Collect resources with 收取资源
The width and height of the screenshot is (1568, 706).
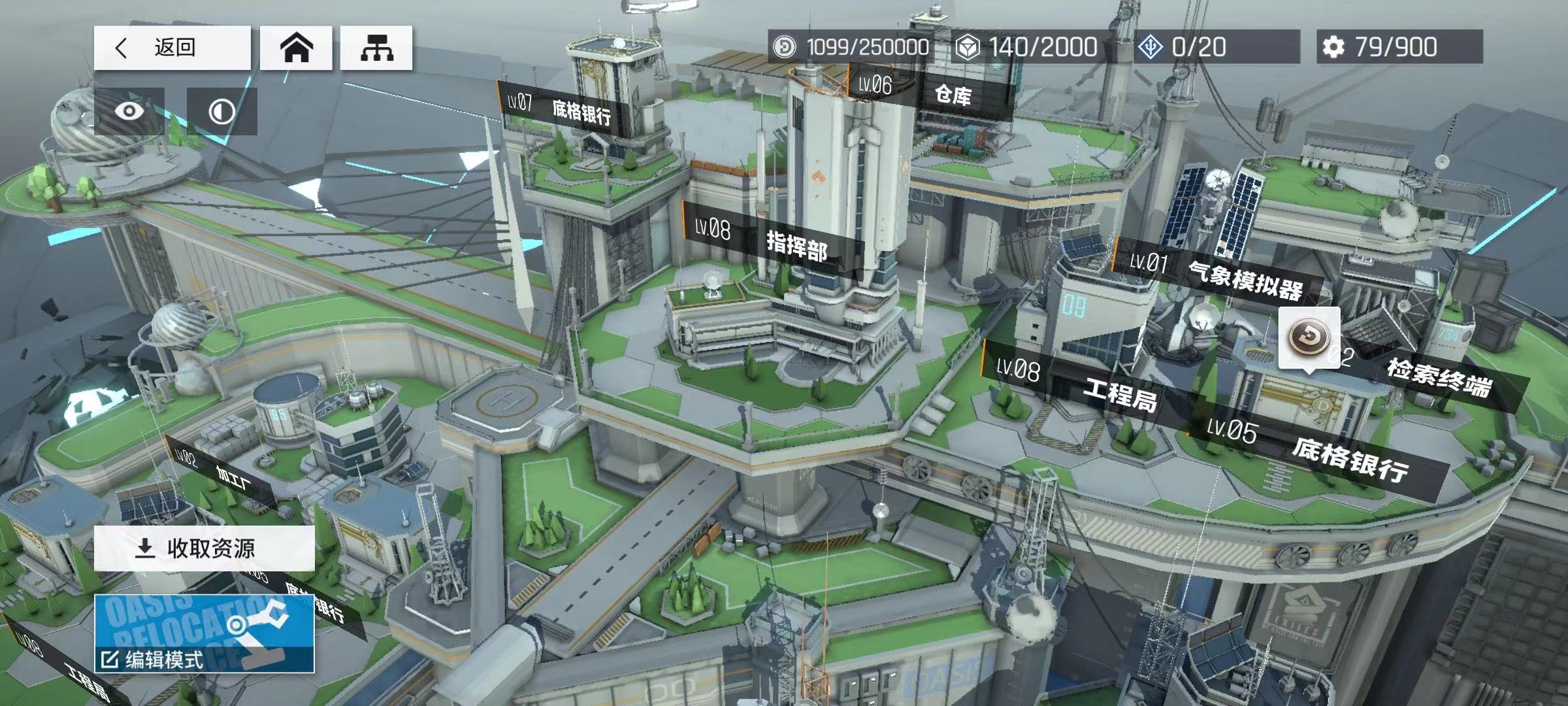[x=204, y=548]
